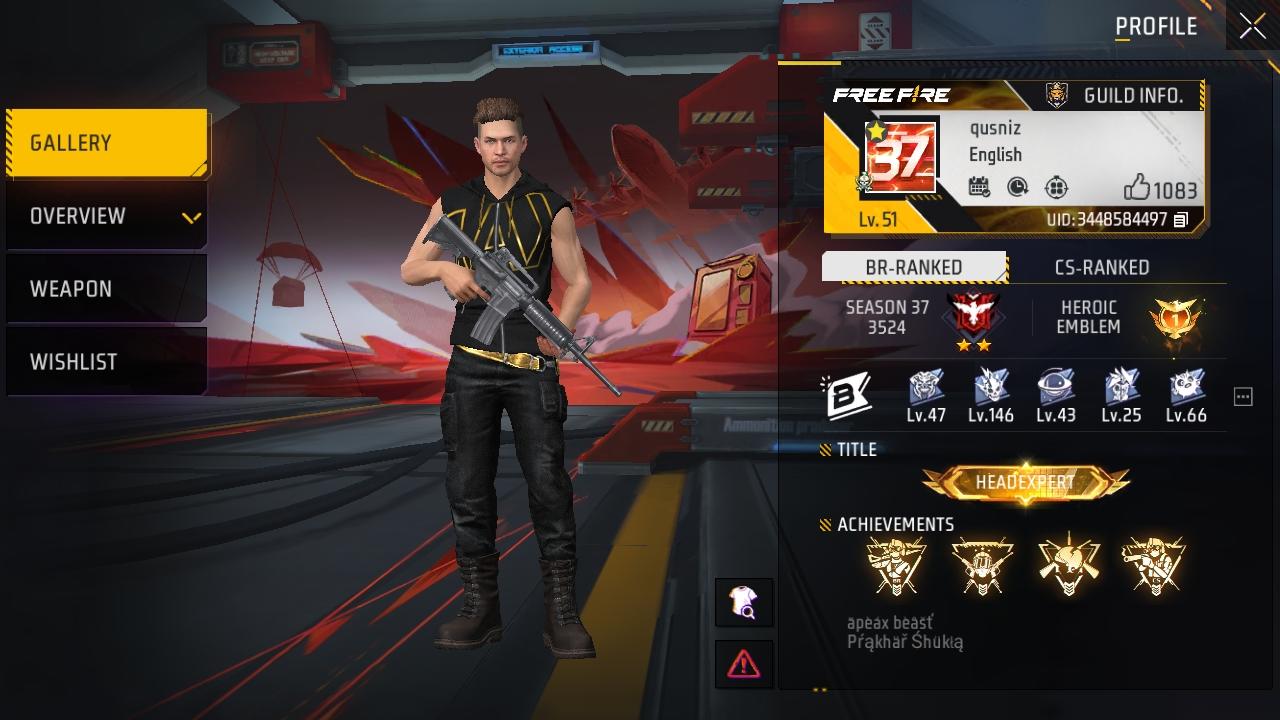Open the report warning icon
This screenshot has width=1280, height=720.
[x=746, y=662]
